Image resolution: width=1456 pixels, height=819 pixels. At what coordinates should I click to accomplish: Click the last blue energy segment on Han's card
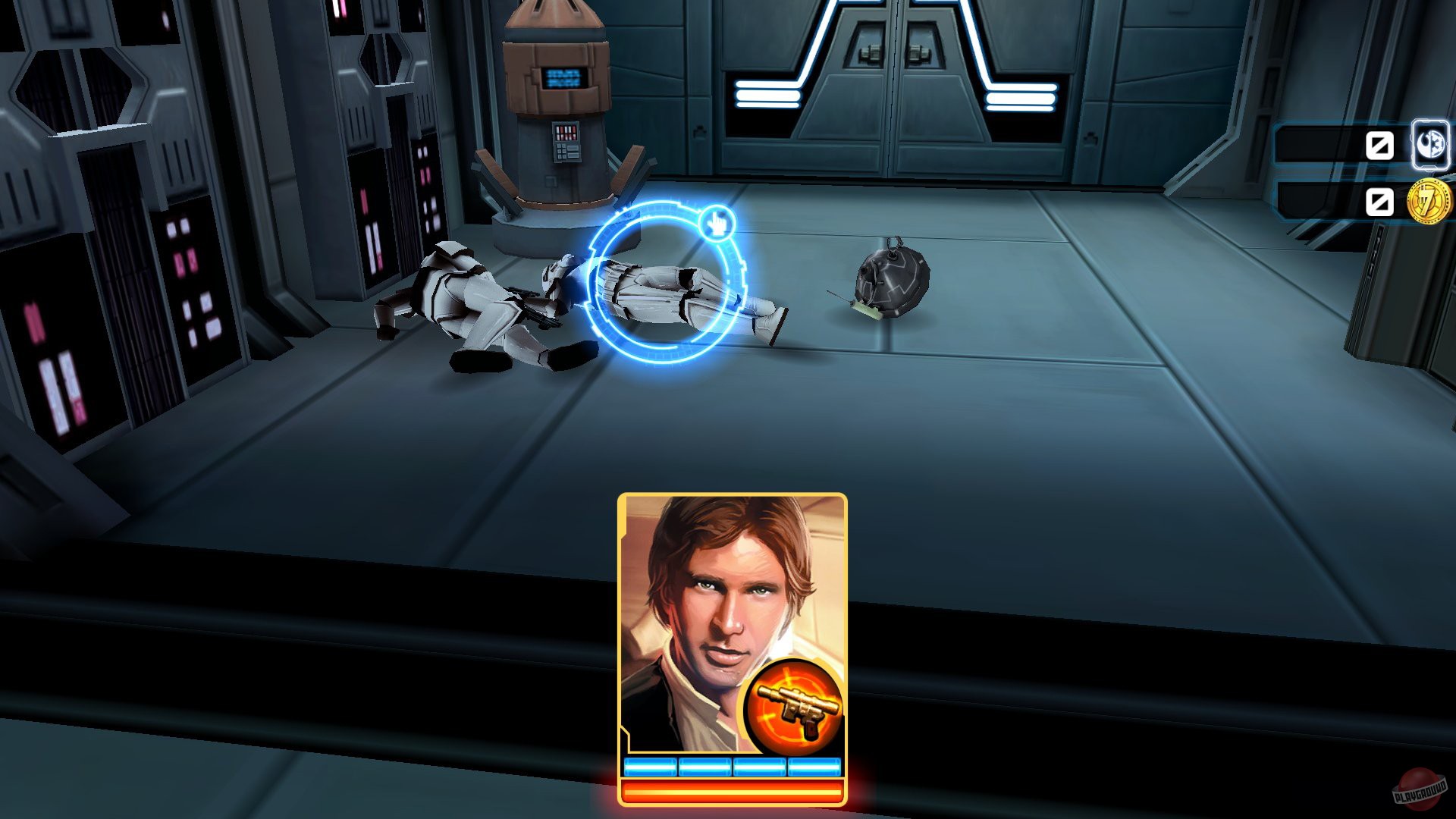point(814,767)
